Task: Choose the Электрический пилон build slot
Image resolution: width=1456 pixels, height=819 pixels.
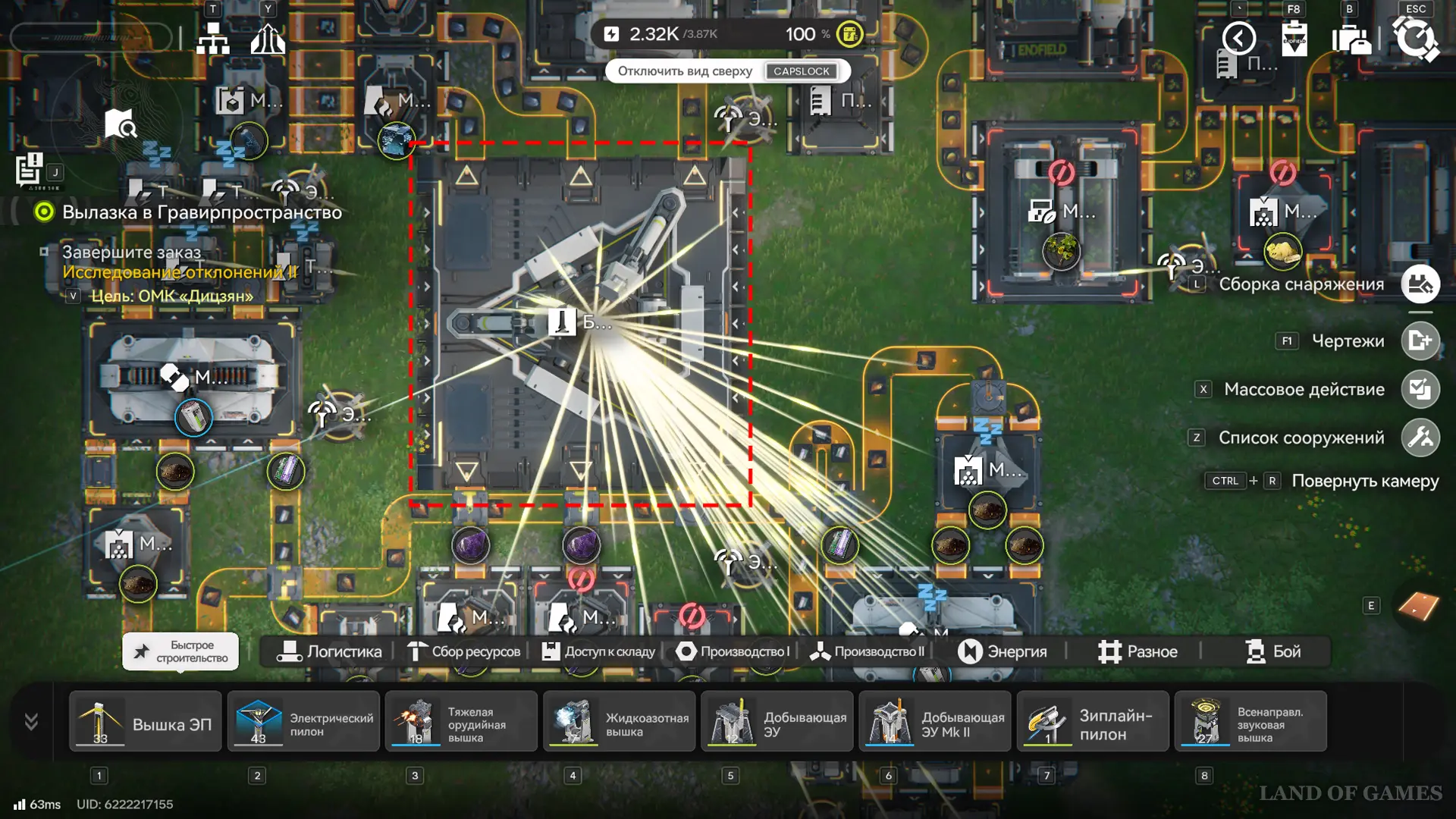Action: 303,722
